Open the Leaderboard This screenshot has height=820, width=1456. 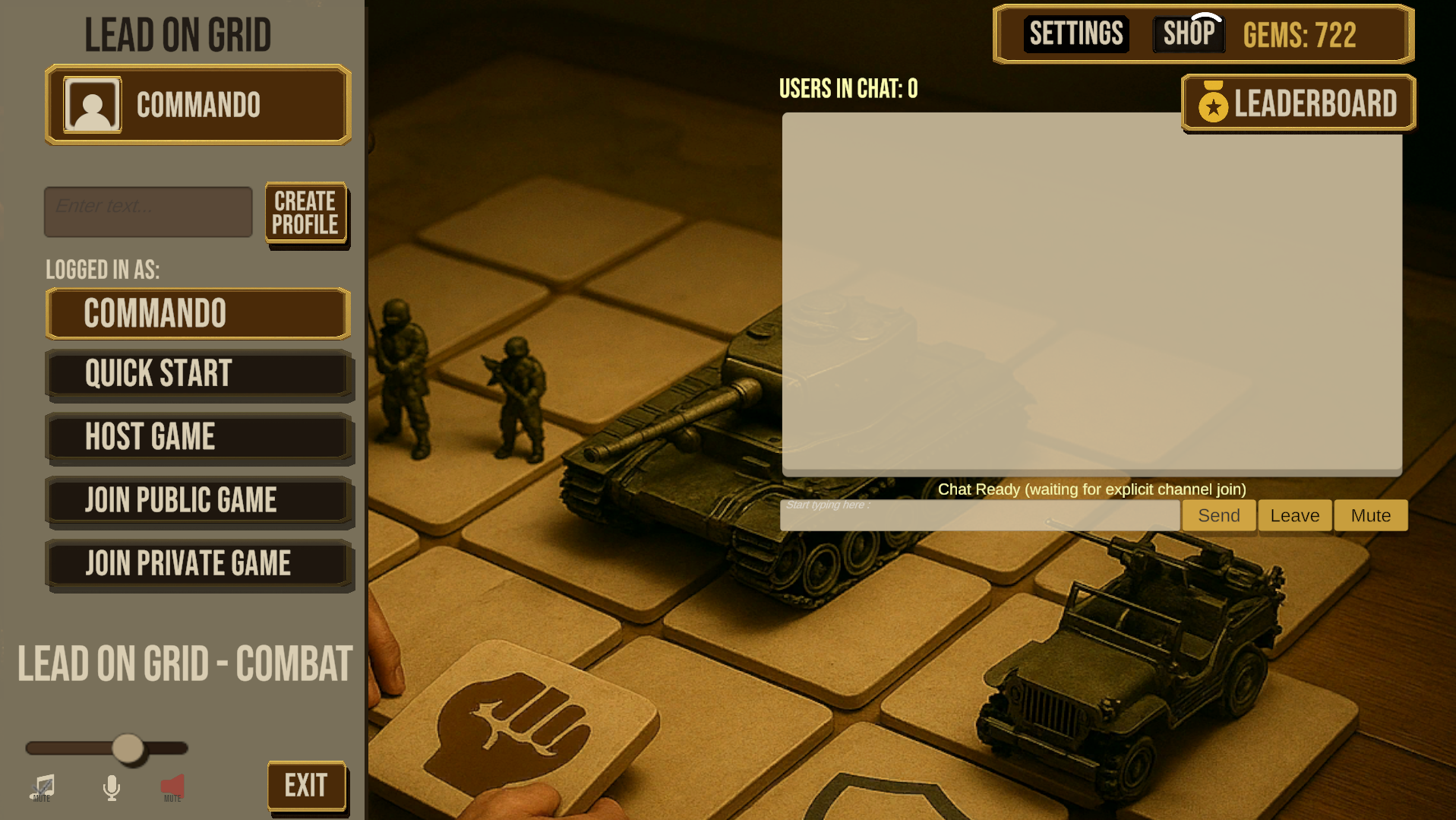click(x=1297, y=103)
